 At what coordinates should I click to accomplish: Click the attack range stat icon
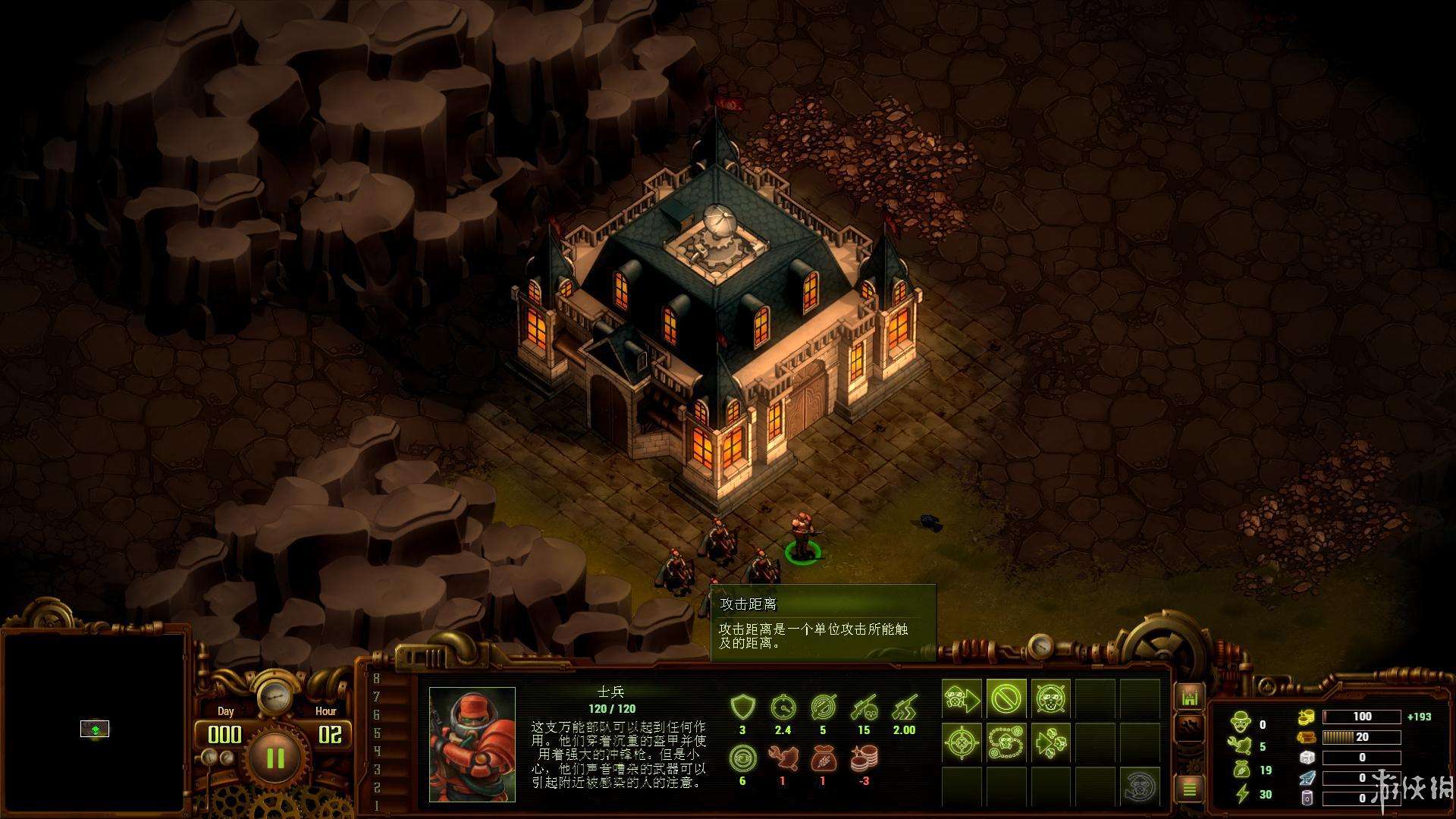click(x=823, y=708)
